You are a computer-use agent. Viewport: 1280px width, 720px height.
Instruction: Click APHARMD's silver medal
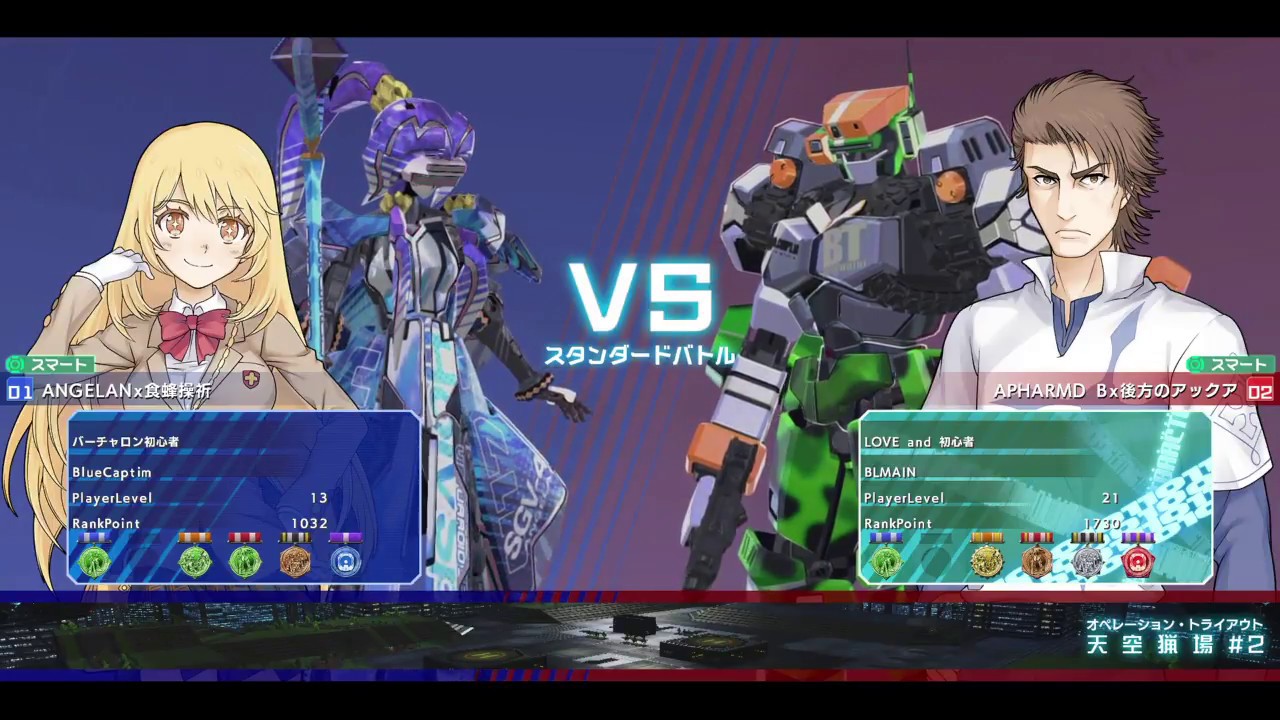click(1087, 562)
